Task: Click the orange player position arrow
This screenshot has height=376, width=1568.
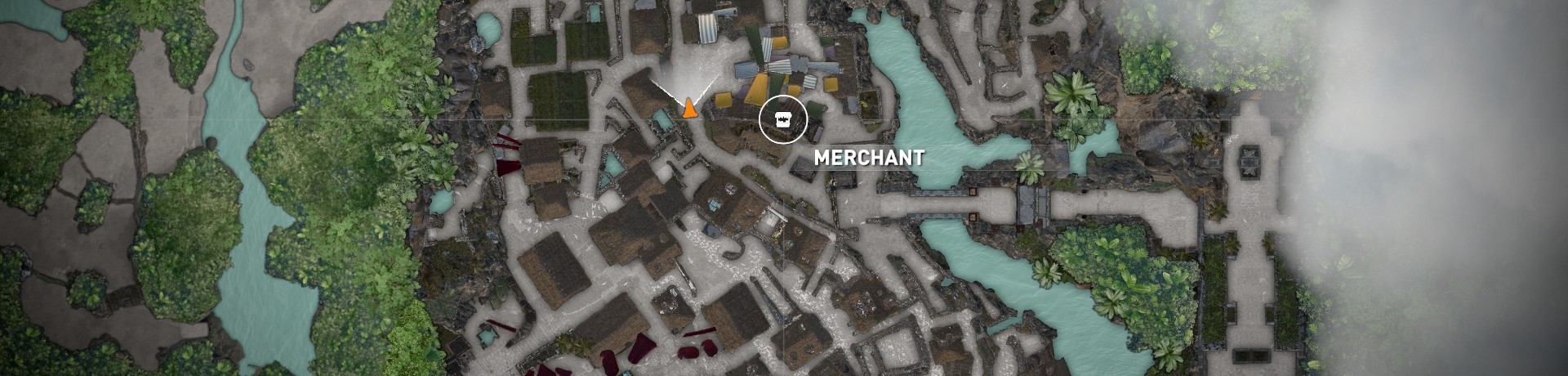Action: 689,108
